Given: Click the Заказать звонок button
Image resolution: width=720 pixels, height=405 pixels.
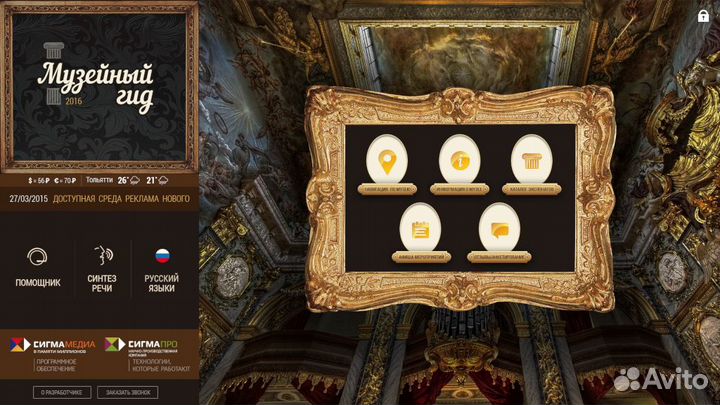Looking at the screenshot, I should [127, 392].
